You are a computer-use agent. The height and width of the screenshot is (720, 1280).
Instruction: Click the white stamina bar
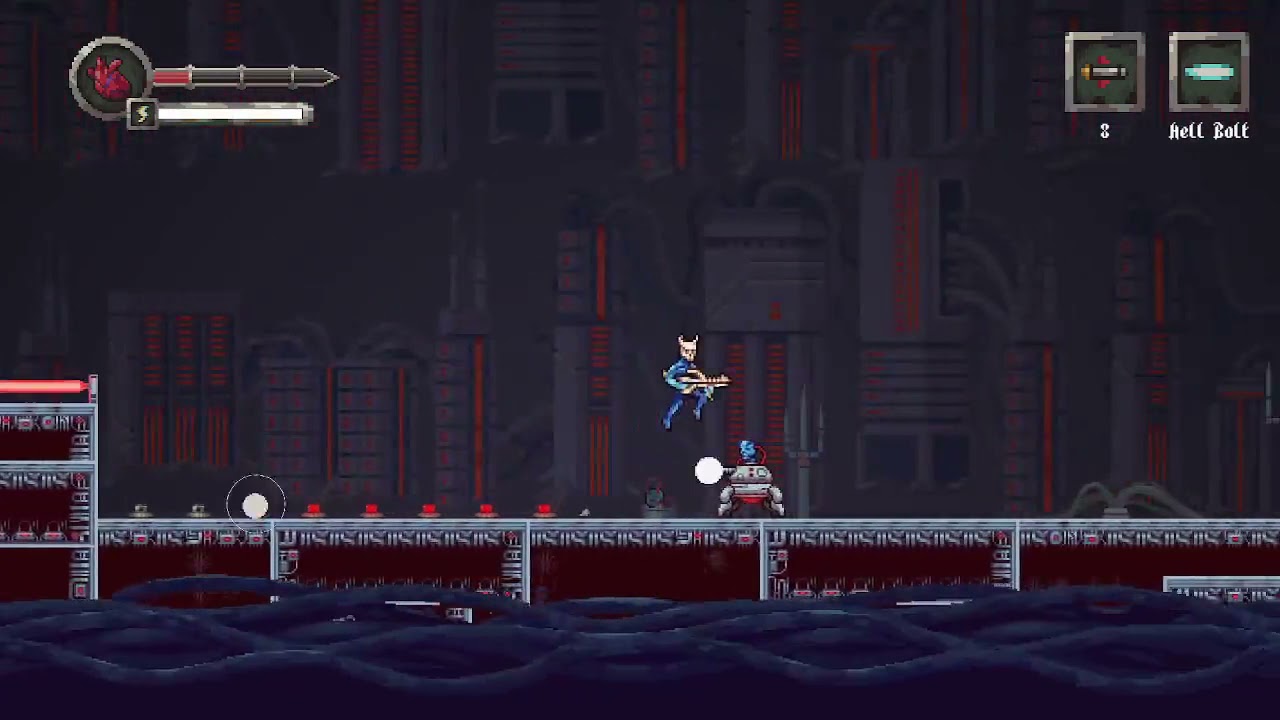(230, 113)
